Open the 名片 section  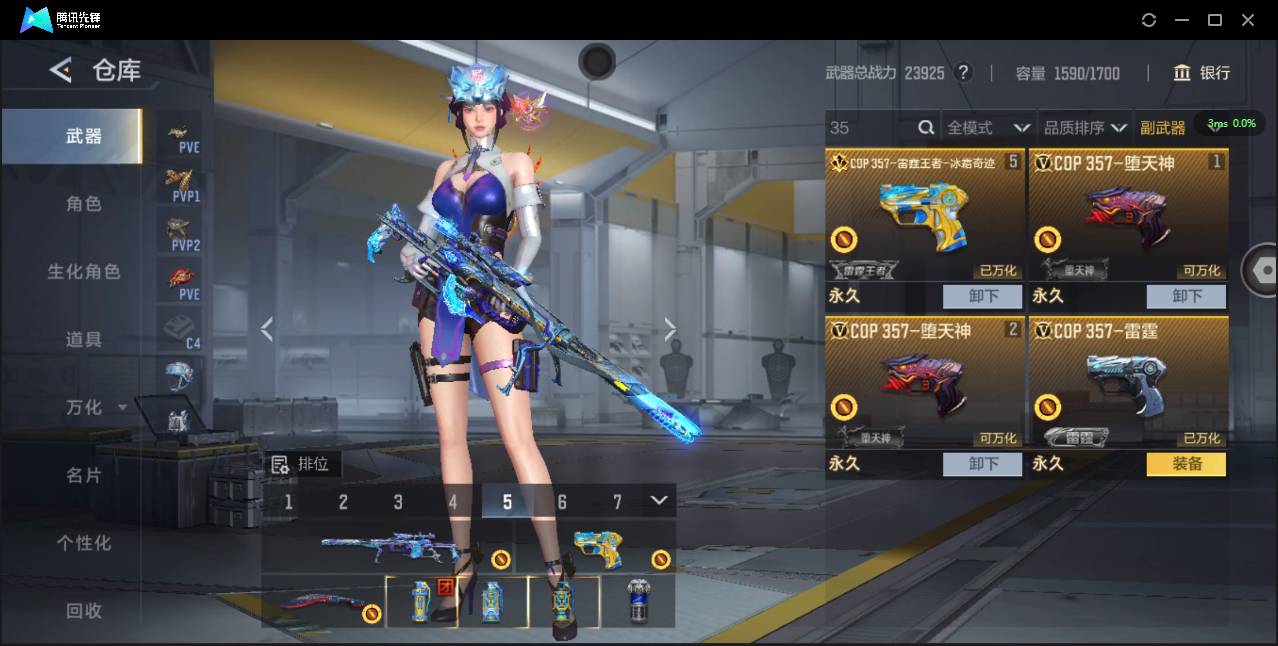click(x=84, y=475)
